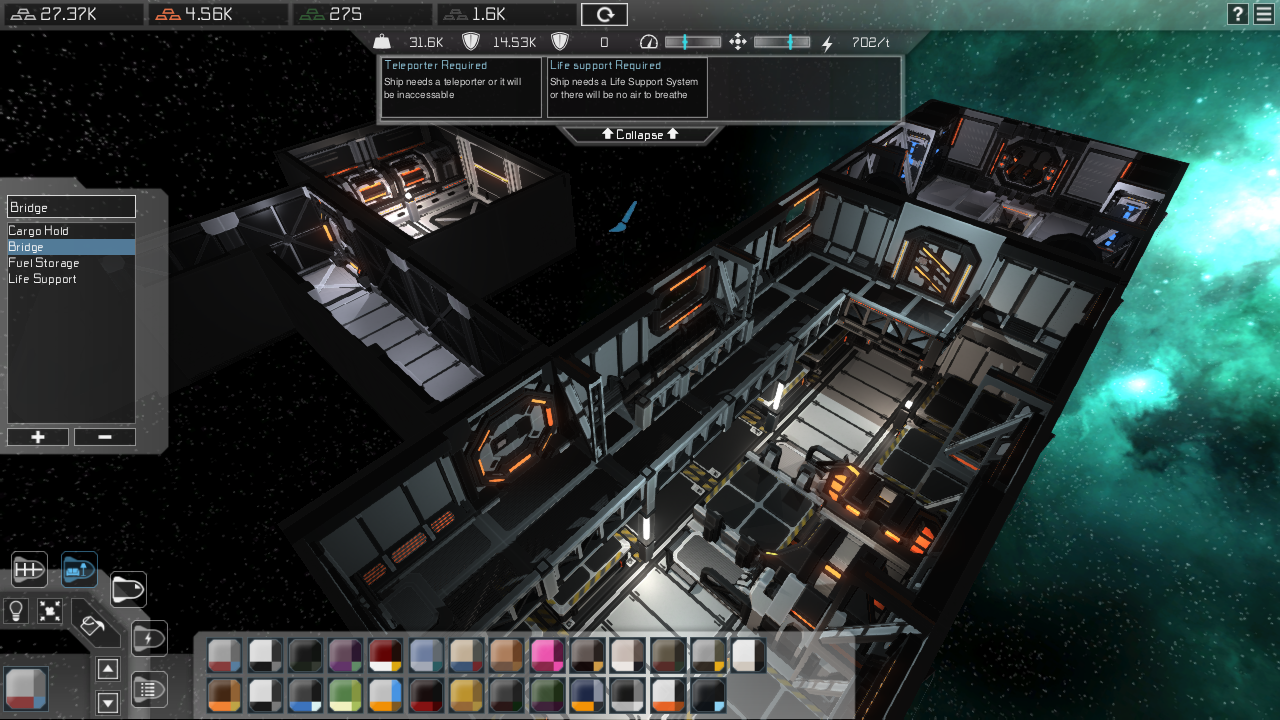This screenshot has height=720, width=1280.
Task: Click the resource refresh icon at top
Action: (604, 14)
